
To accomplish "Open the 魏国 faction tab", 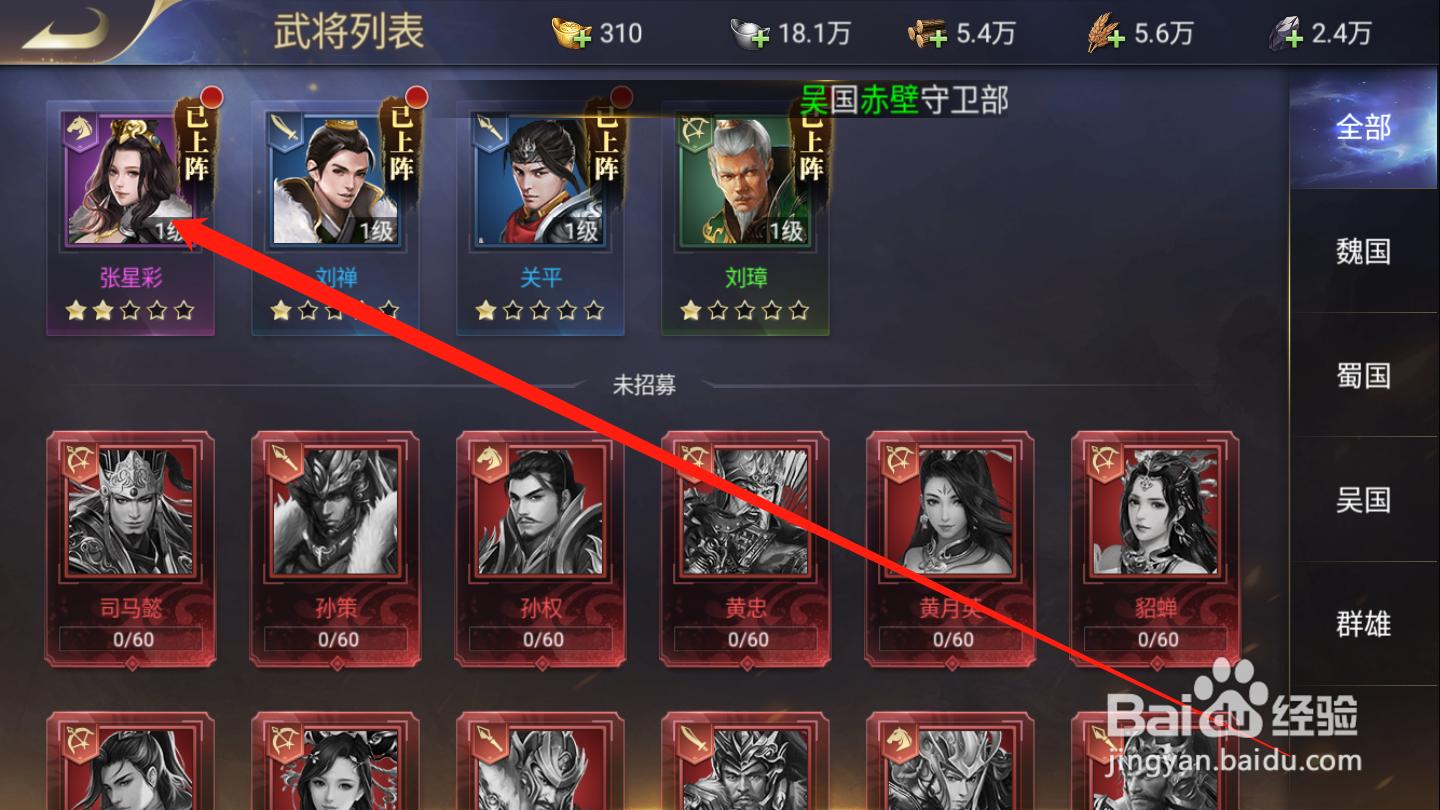I will click(x=1363, y=252).
